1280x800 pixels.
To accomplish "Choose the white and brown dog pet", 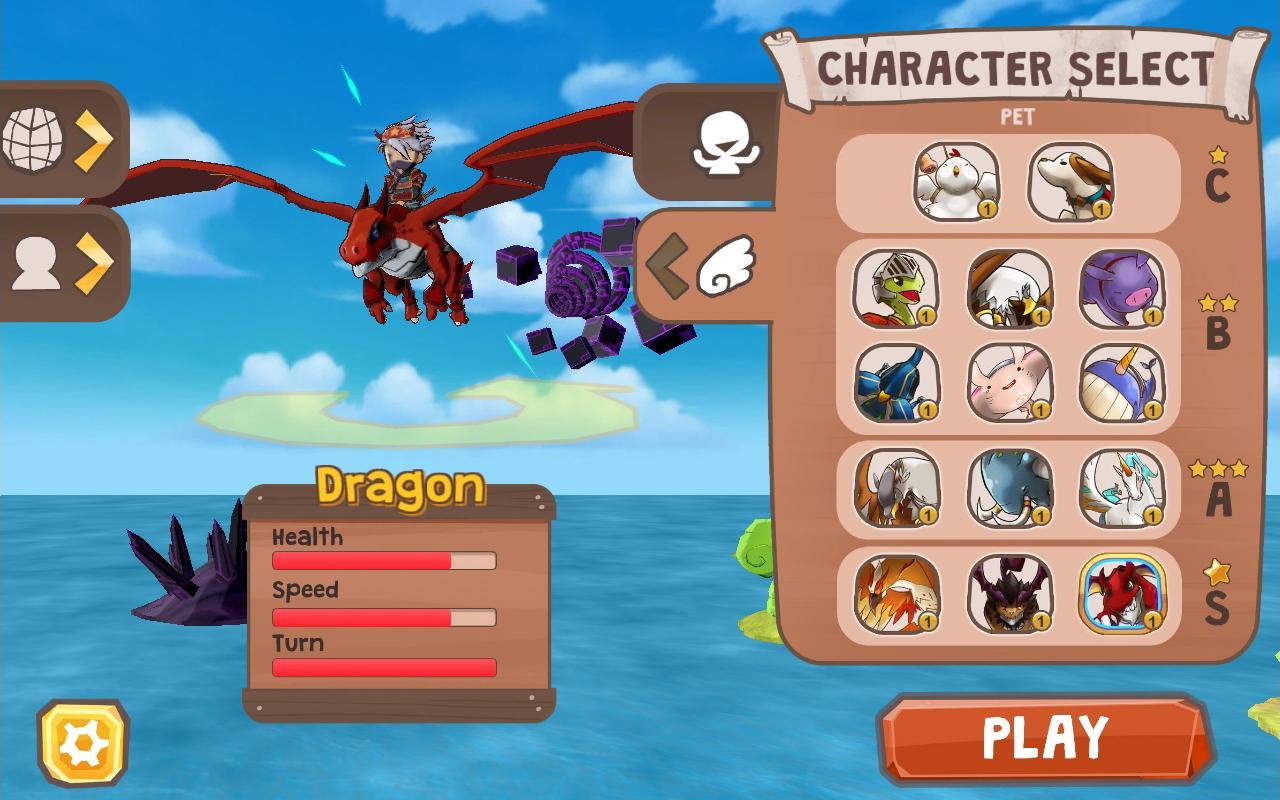I will (x=1070, y=181).
